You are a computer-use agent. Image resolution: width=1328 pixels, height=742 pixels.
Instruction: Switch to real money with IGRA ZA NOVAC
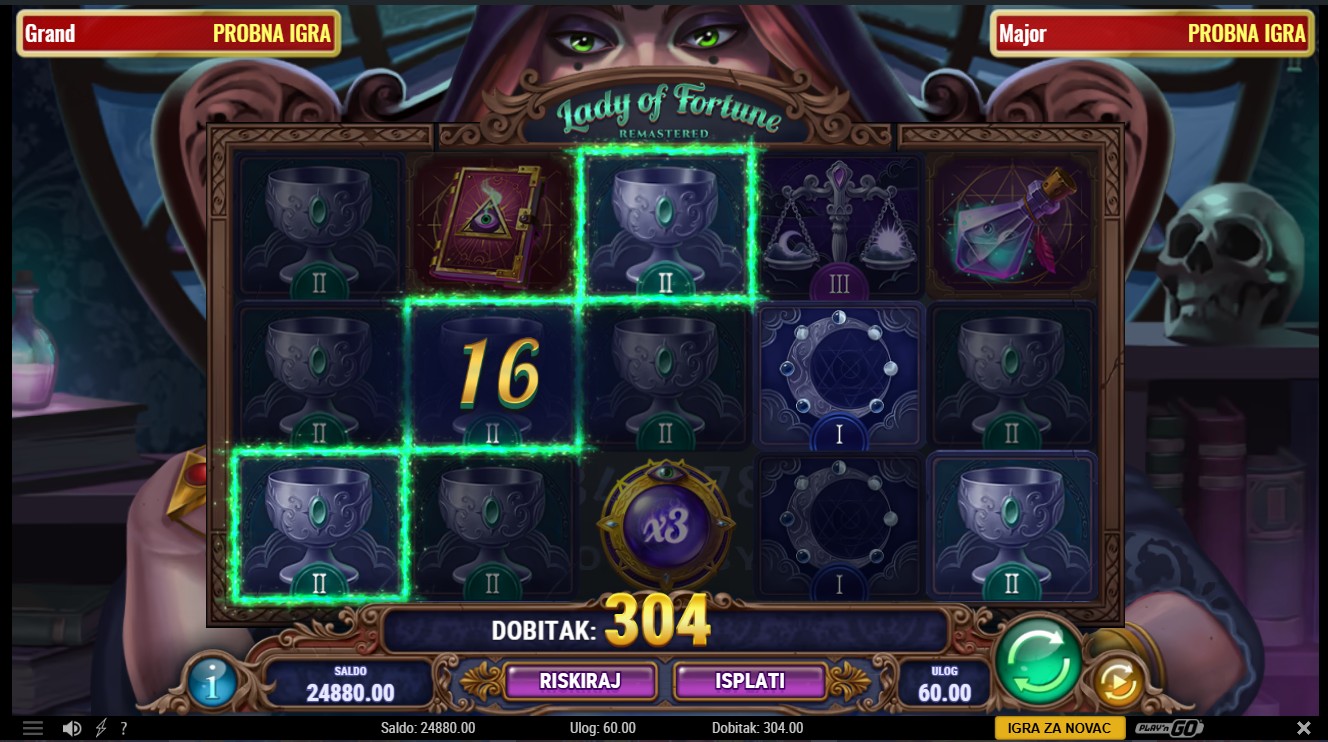tap(1059, 728)
